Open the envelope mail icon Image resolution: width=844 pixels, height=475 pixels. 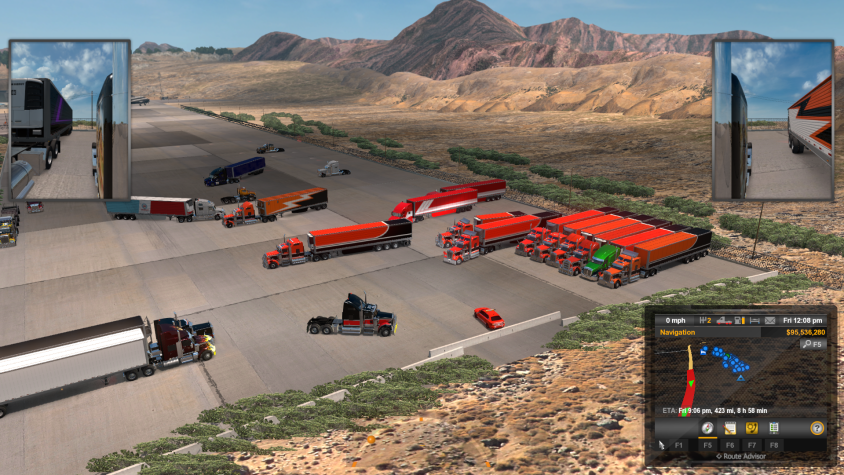click(x=770, y=320)
